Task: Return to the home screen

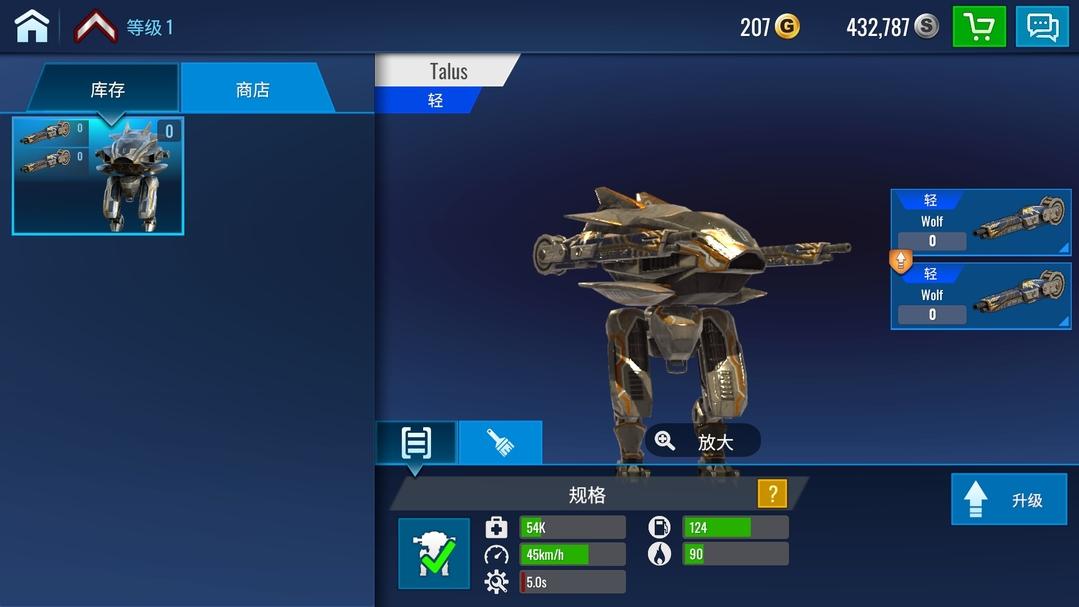Action: [32, 26]
